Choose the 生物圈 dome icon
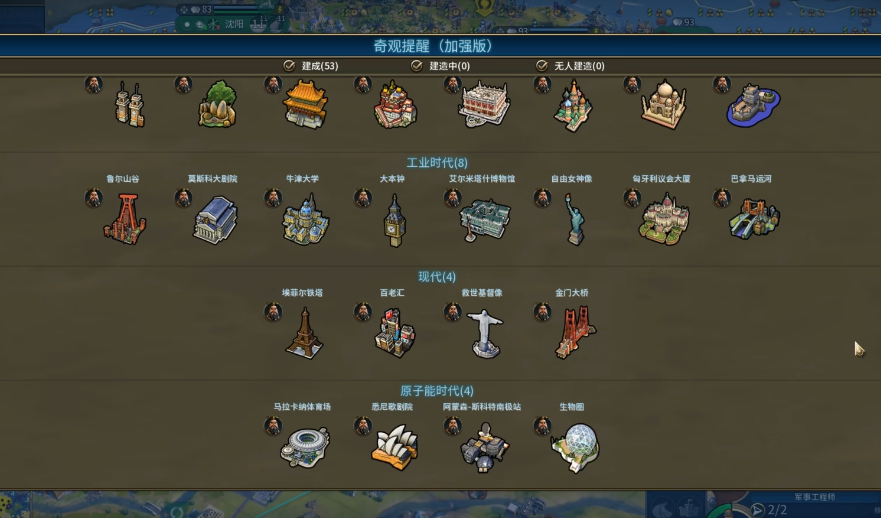 (574, 446)
